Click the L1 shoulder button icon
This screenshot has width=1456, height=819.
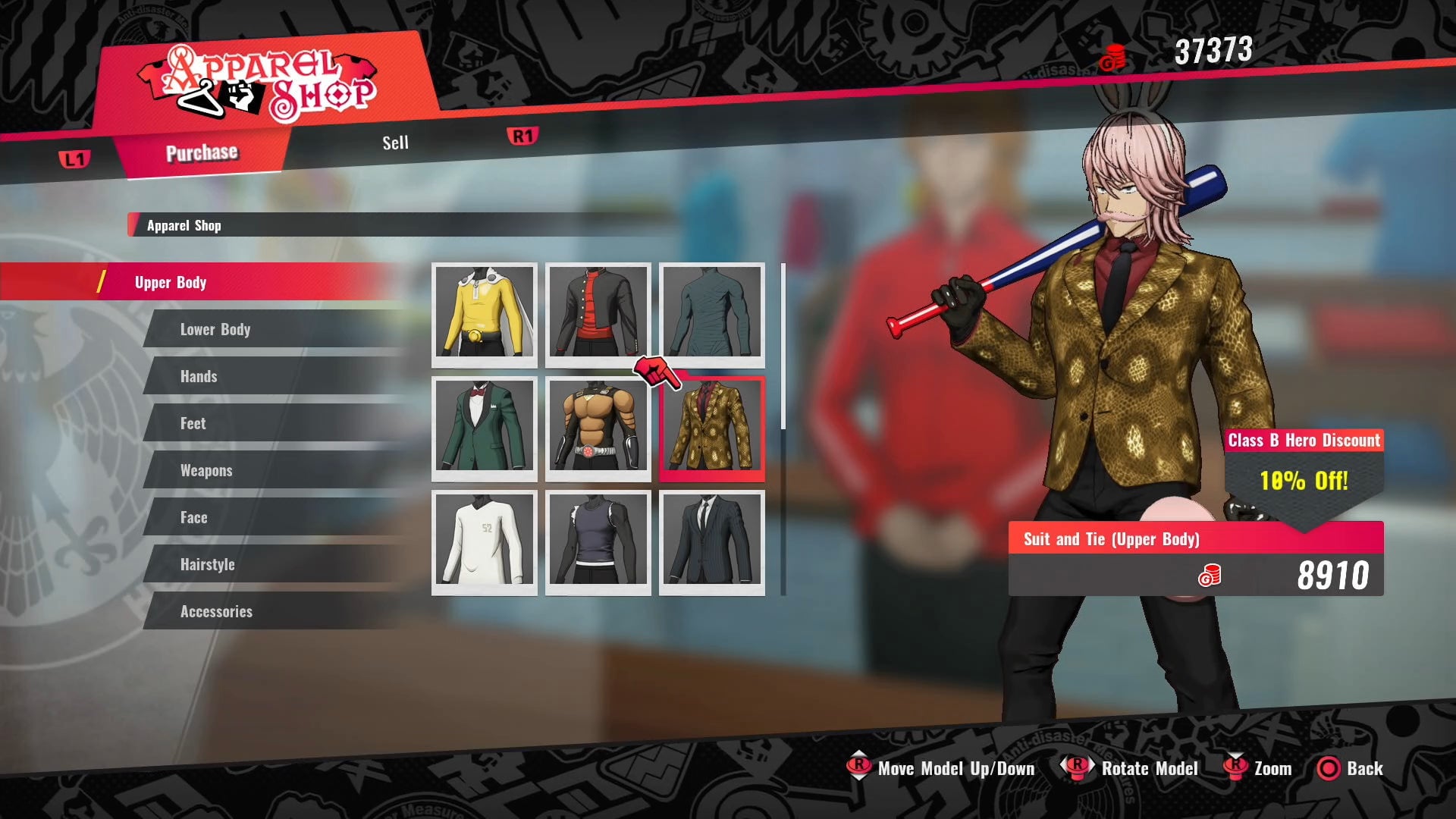tap(76, 159)
